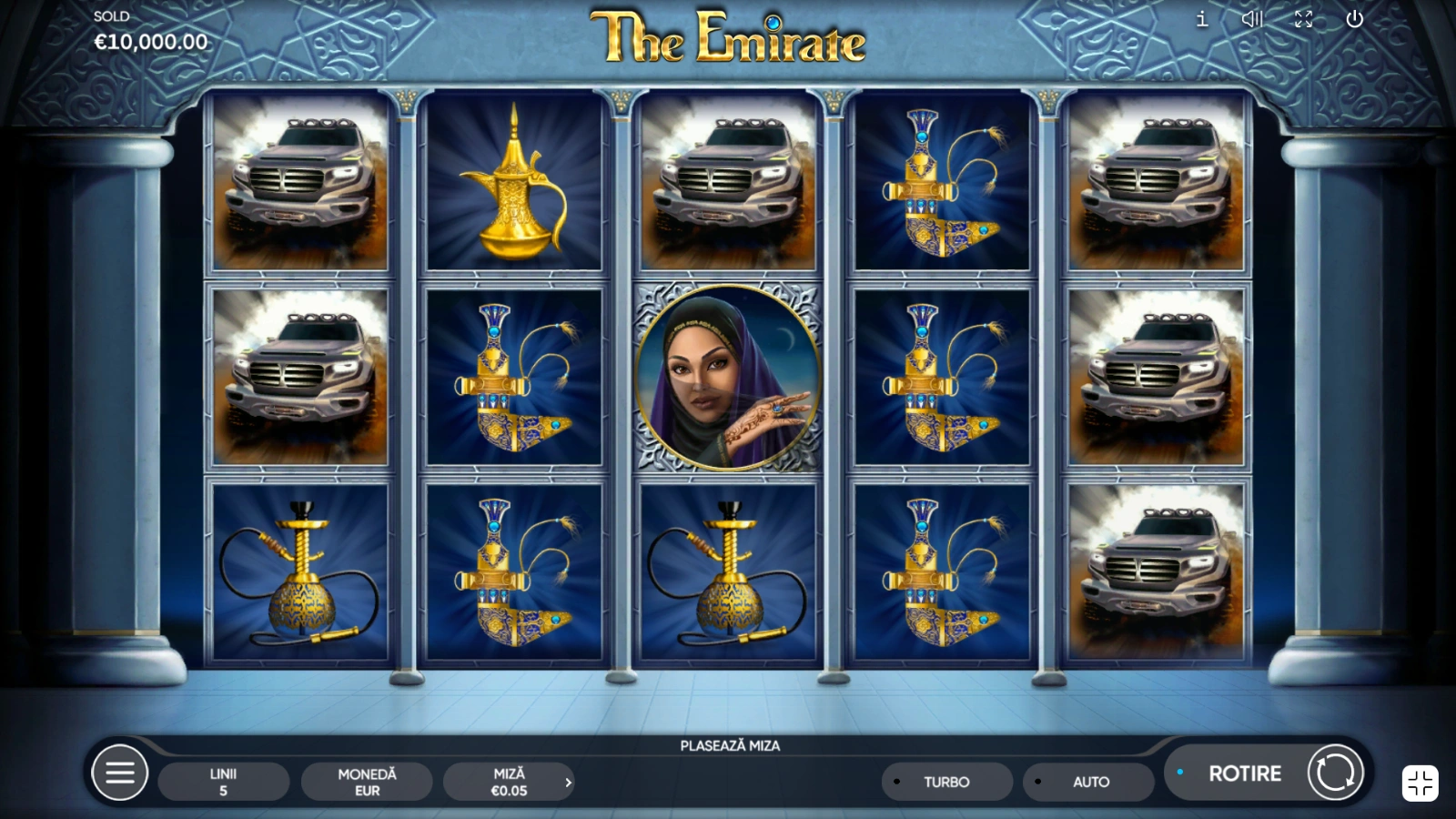Open the hamburger menu
The width and height of the screenshot is (1456, 819).
[x=120, y=773]
